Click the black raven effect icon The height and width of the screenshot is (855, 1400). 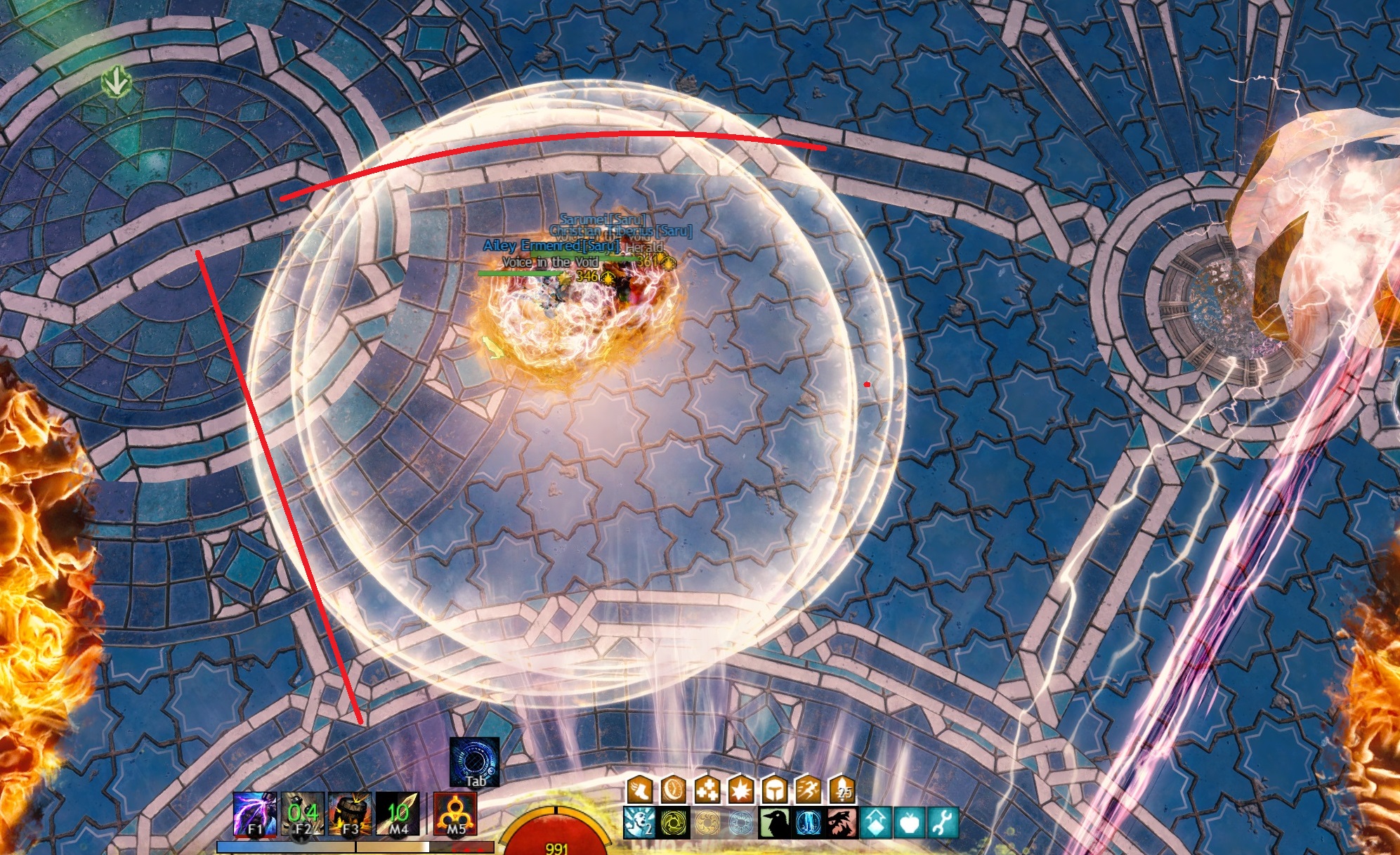[x=775, y=823]
